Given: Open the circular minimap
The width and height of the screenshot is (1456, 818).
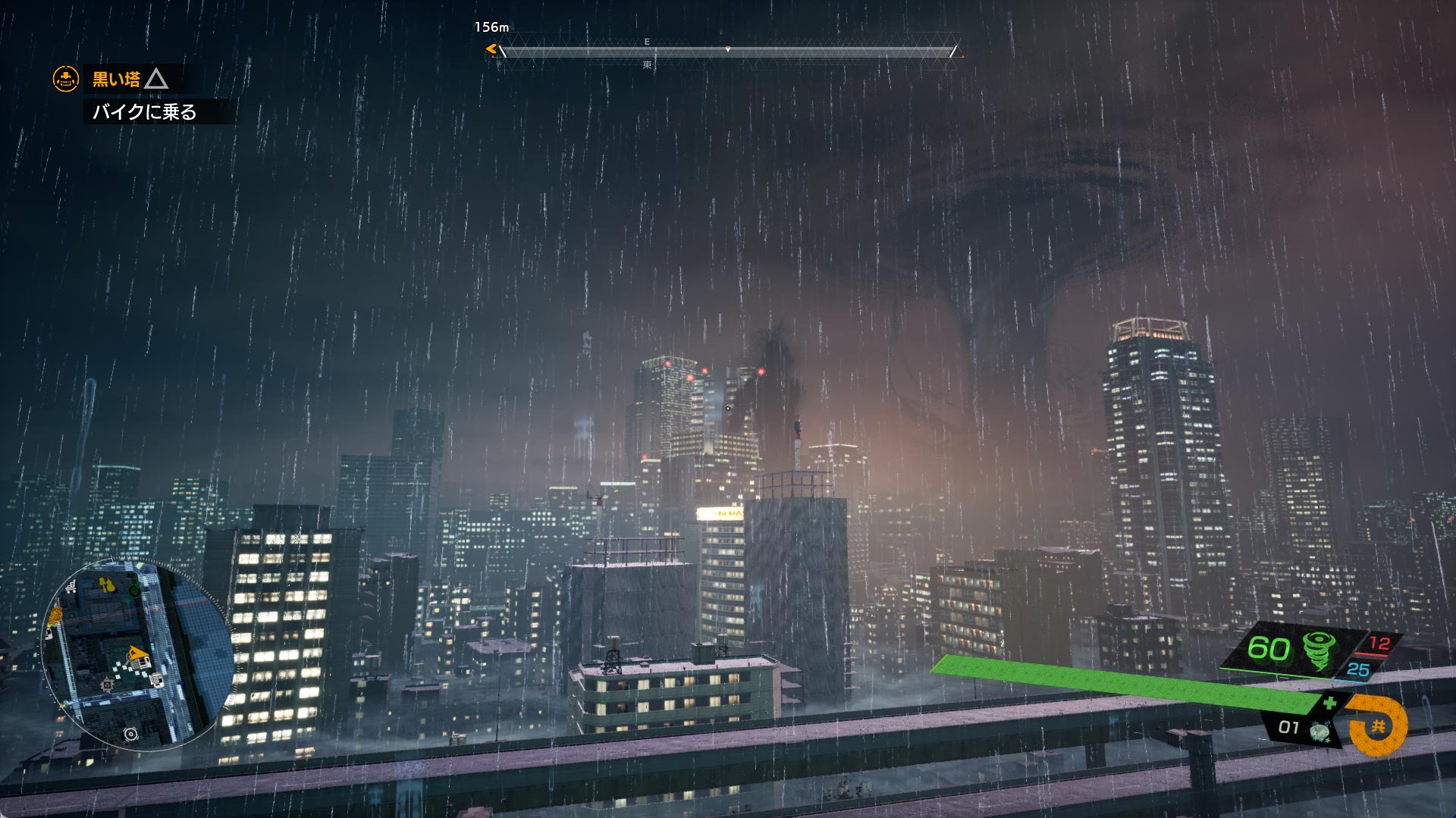Looking at the screenshot, I should pos(137,655).
